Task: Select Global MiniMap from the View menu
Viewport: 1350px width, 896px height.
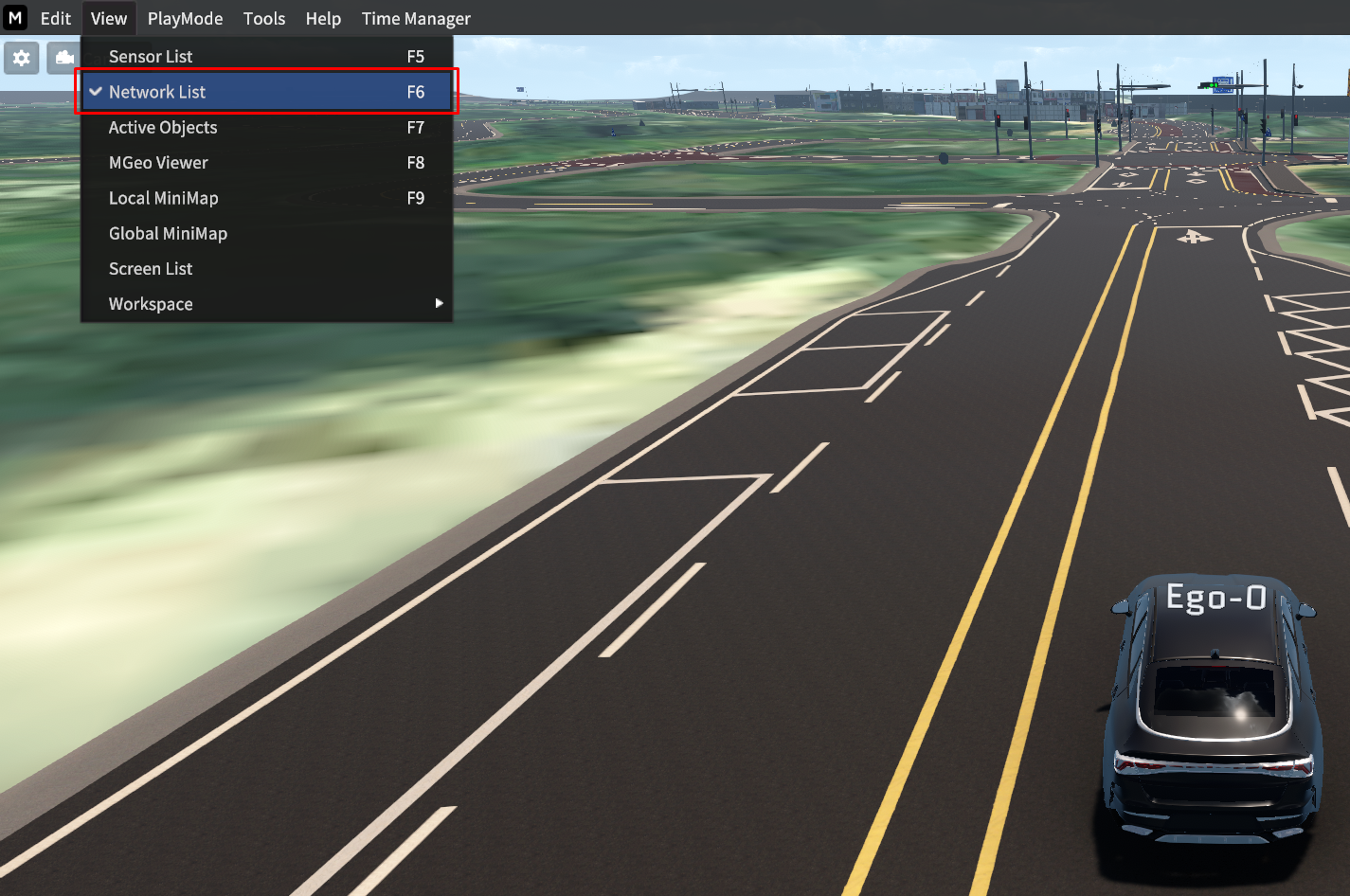Action: pos(169,233)
